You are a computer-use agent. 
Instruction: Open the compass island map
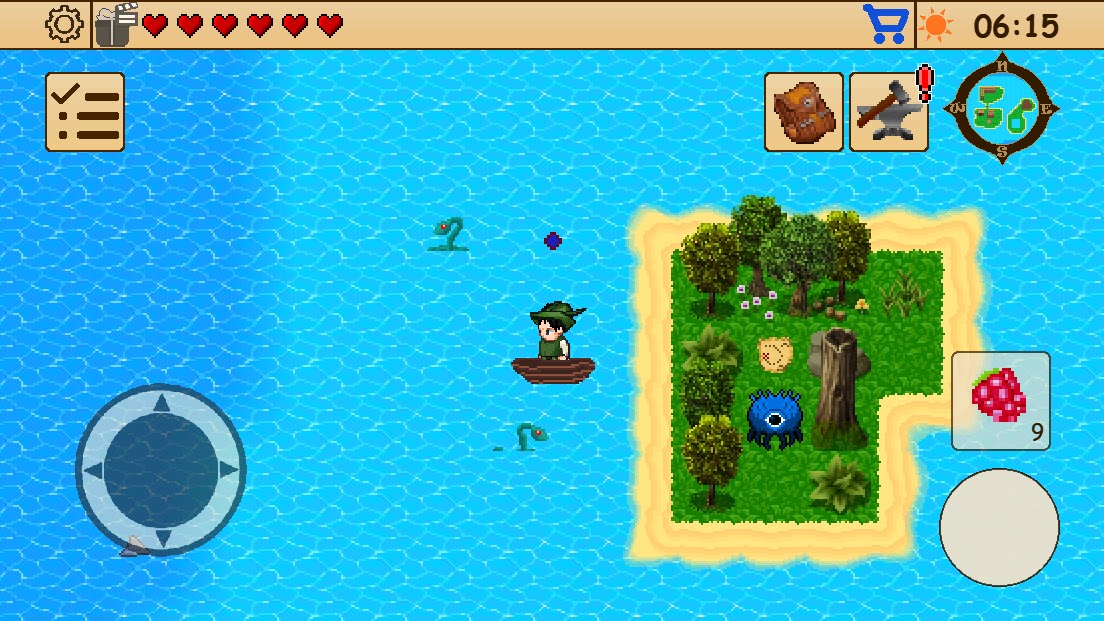pyautogui.click(x=1002, y=108)
